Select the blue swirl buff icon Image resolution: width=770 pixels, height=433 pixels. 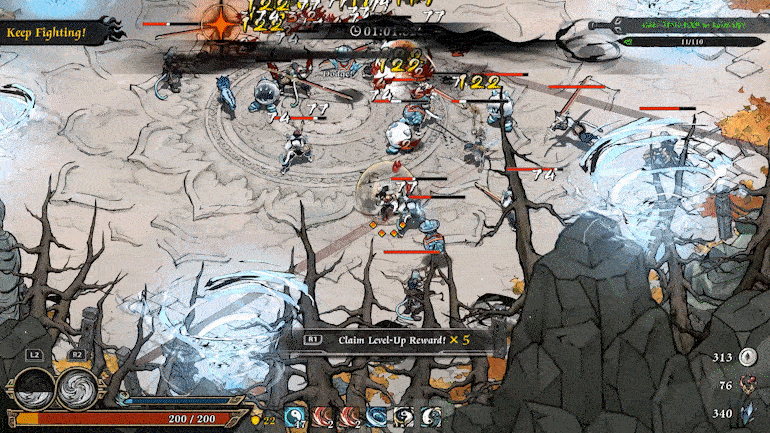377,418
